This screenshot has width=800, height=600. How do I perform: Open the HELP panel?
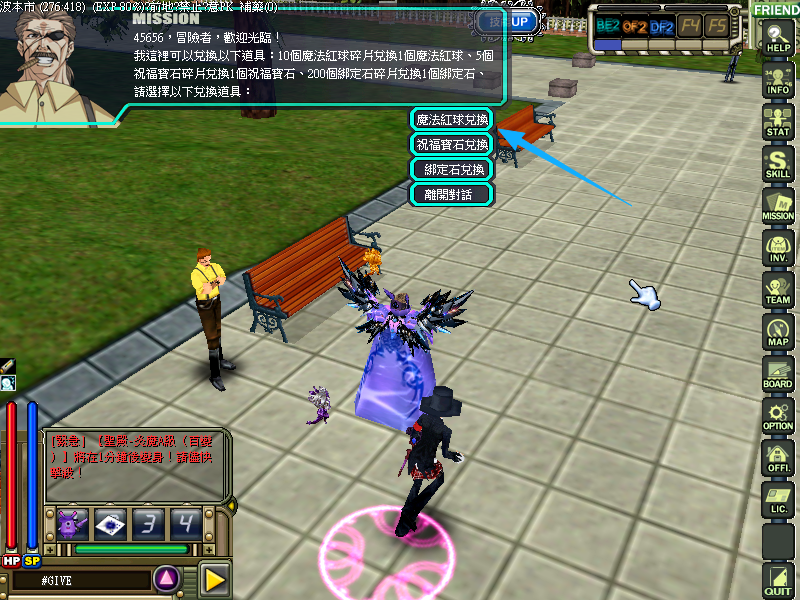777,40
